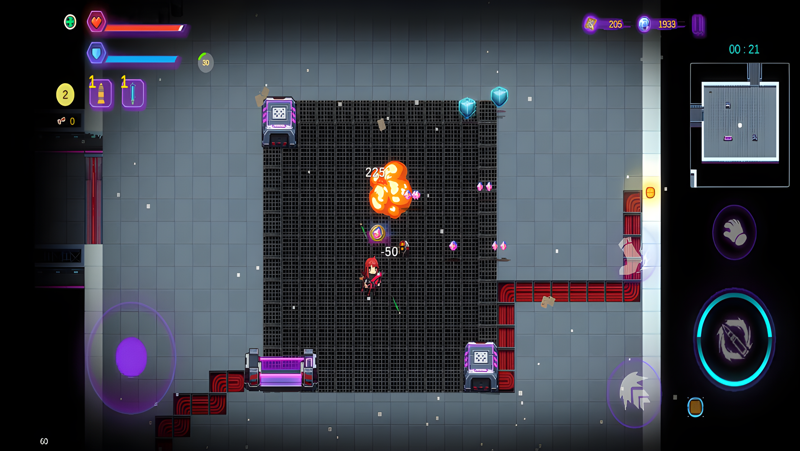Open the pause menu

(x=698, y=24)
